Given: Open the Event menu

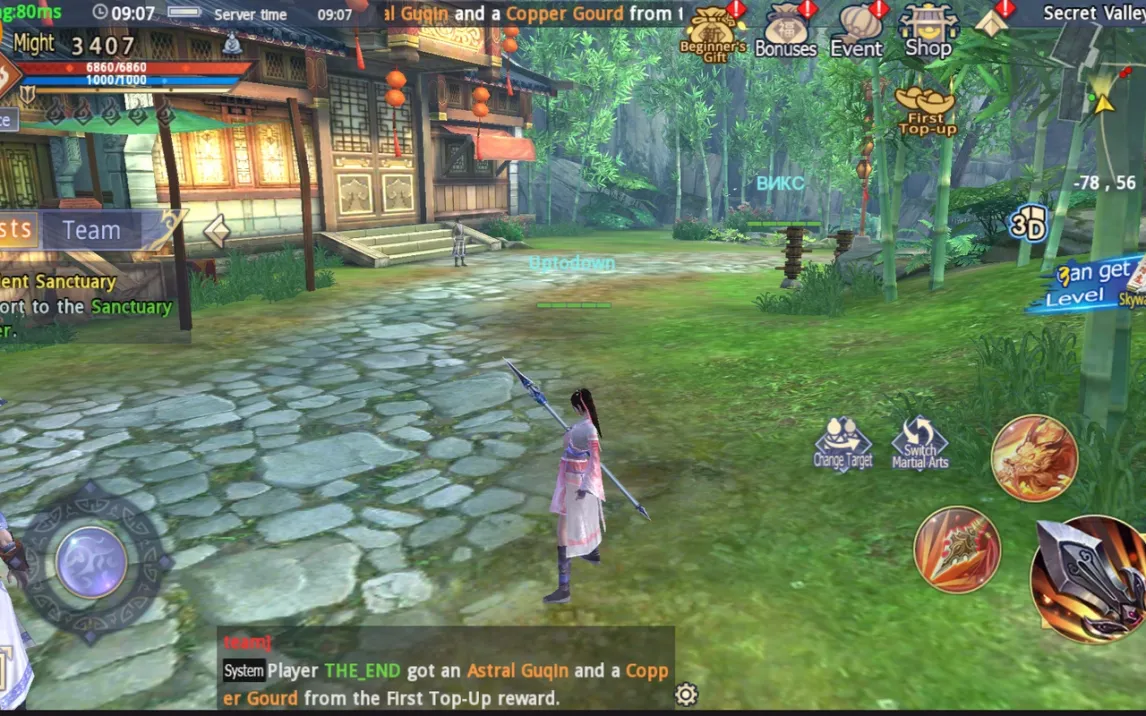Looking at the screenshot, I should coord(857,32).
